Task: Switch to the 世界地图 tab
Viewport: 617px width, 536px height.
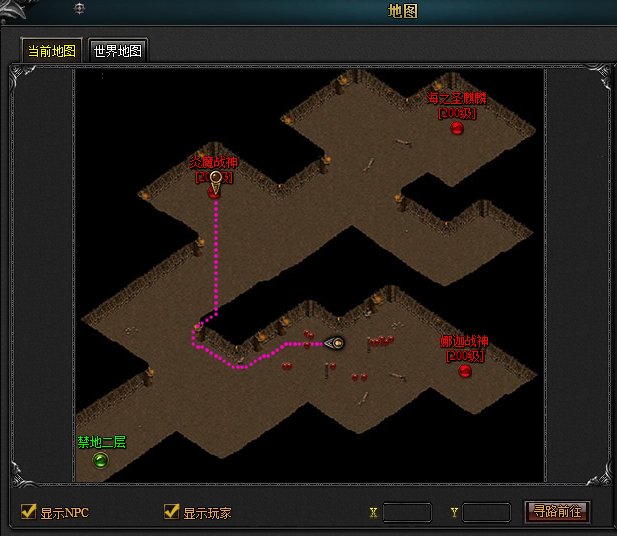Action: pyautogui.click(x=117, y=51)
